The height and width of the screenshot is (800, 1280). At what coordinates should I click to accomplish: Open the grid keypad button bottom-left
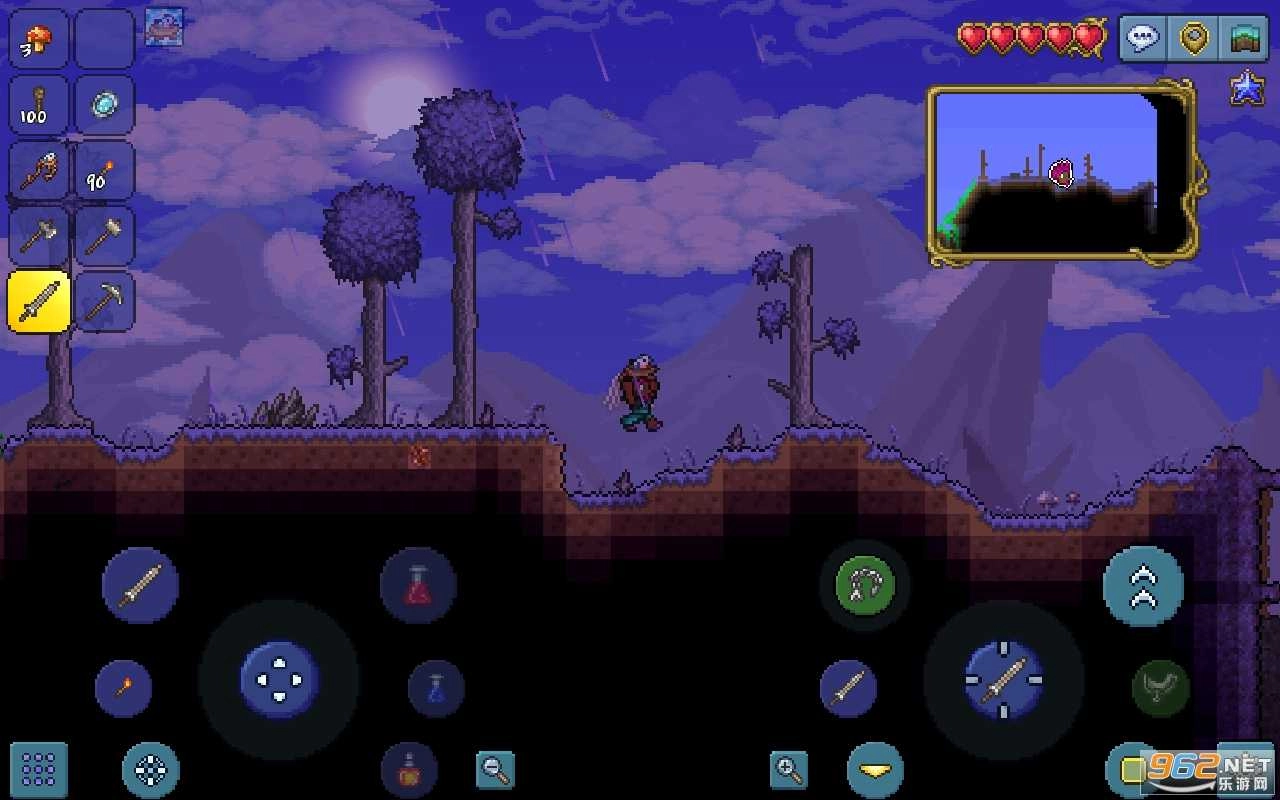(37, 770)
